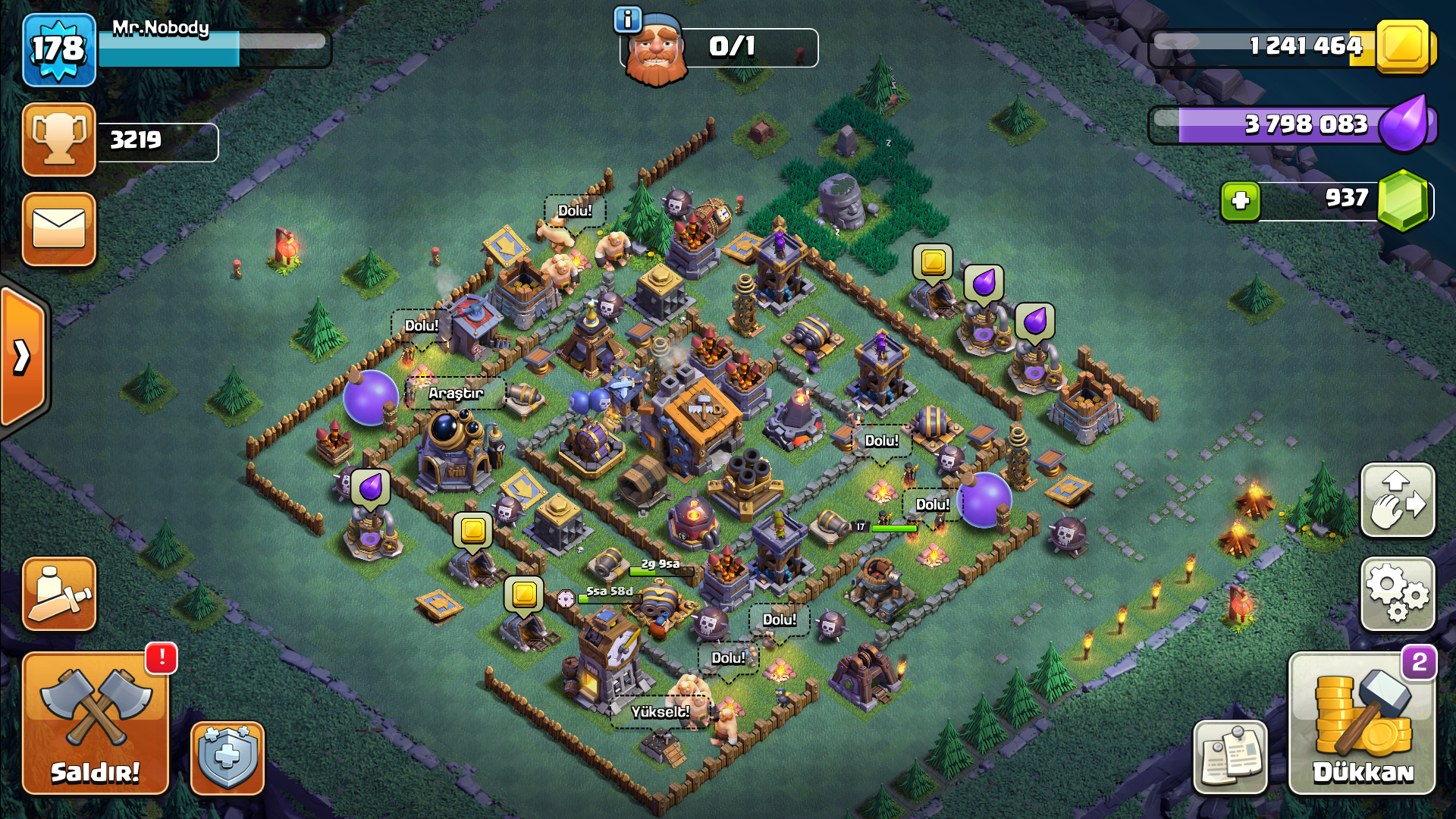Viewport: 1456px width, 819px height.
Task: Tap the Yükselt! upgrade bubble
Action: tap(660, 711)
